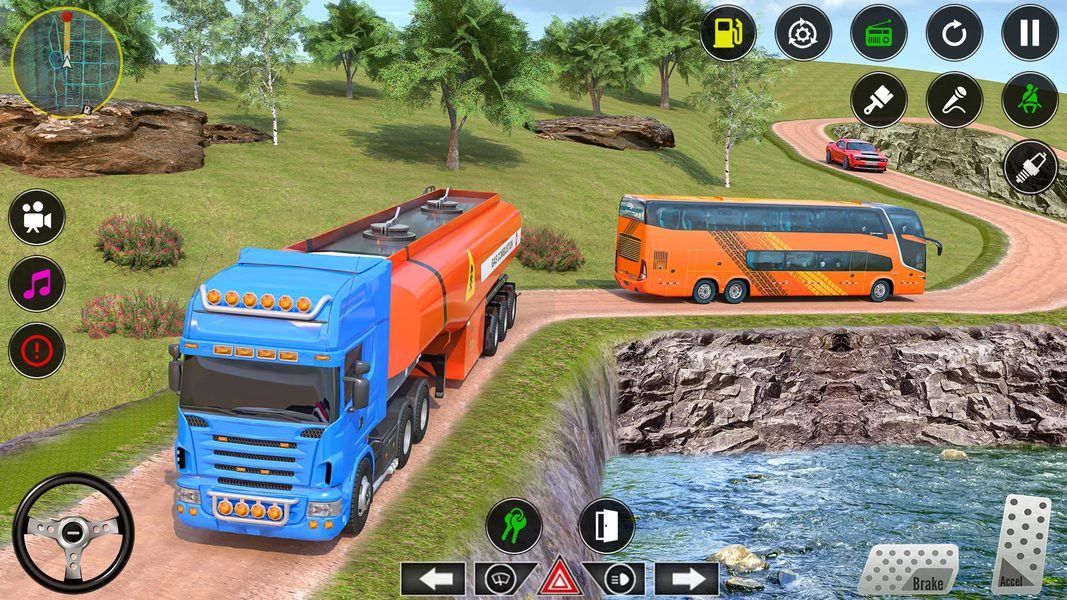Screen dimensions: 1067x600
Task: Turn on the red hazard lights
Action: pos(560,579)
